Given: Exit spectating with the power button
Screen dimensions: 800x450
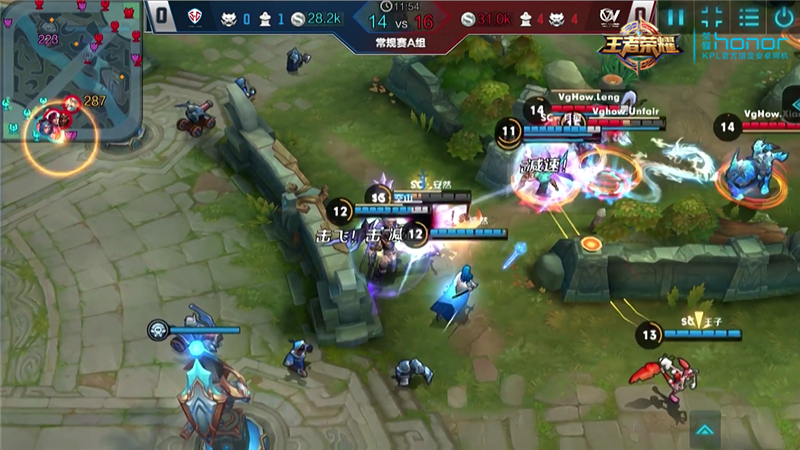Looking at the screenshot, I should pos(783,17).
